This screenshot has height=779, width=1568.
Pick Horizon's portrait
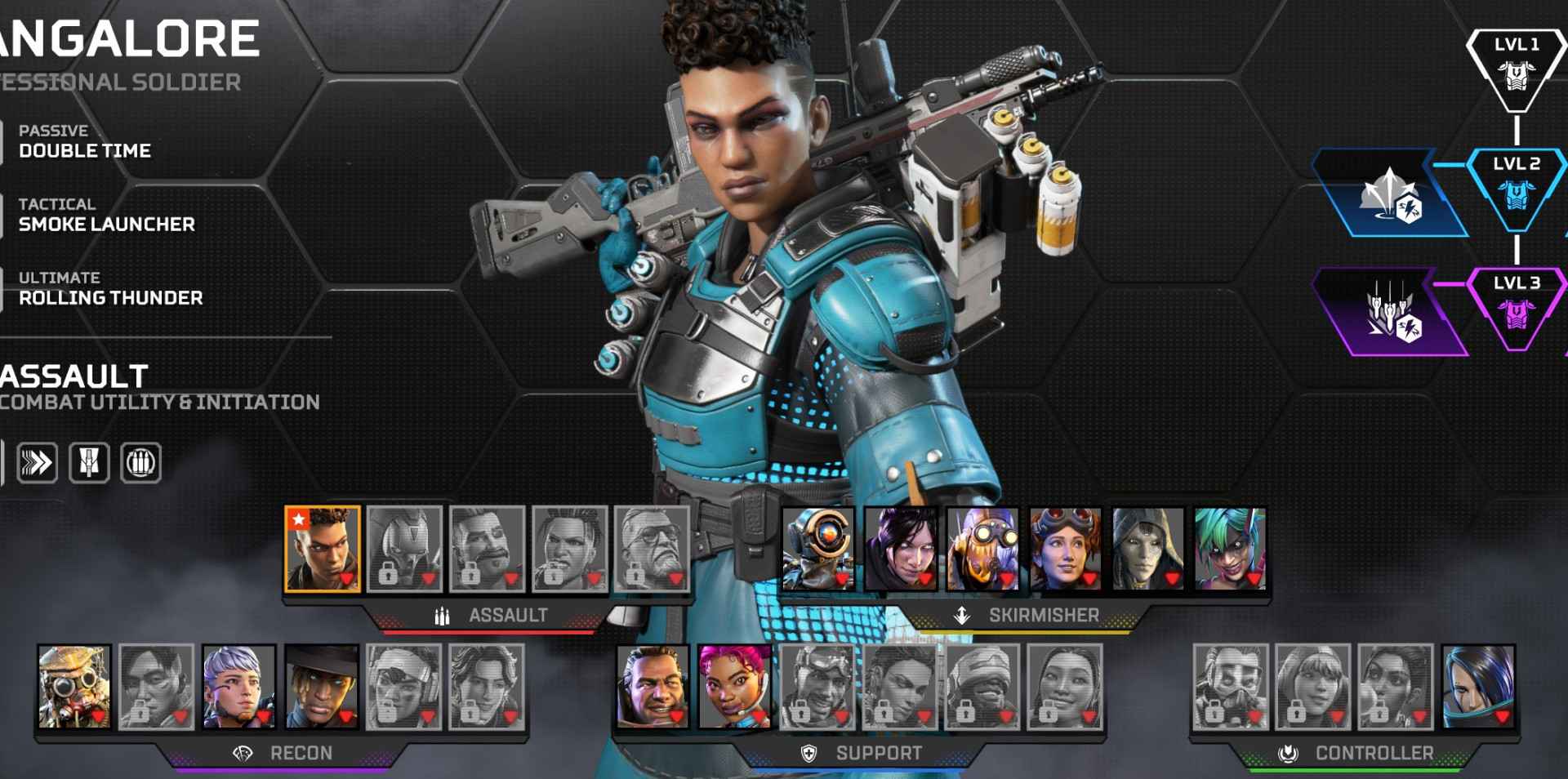(1066, 548)
